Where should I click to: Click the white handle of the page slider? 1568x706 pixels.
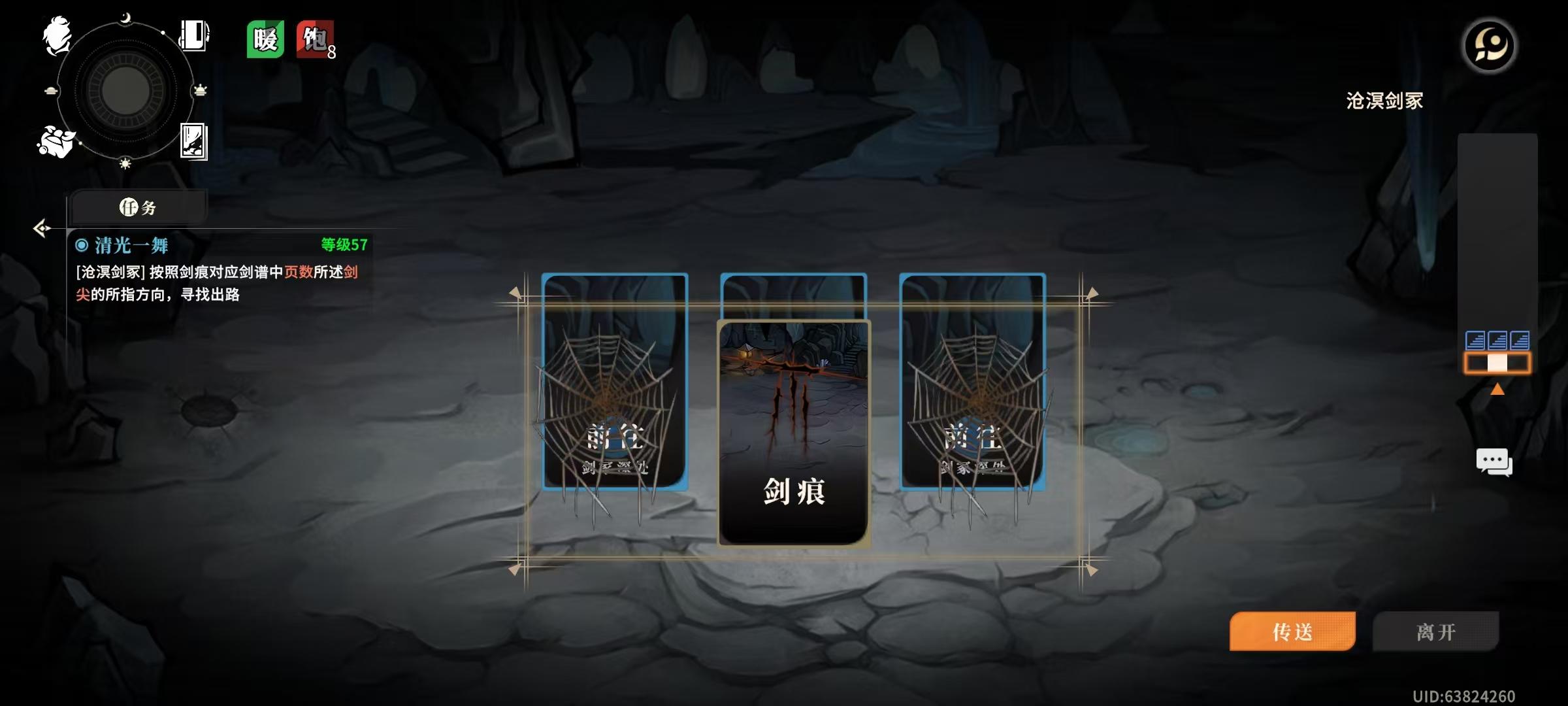[1497, 362]
